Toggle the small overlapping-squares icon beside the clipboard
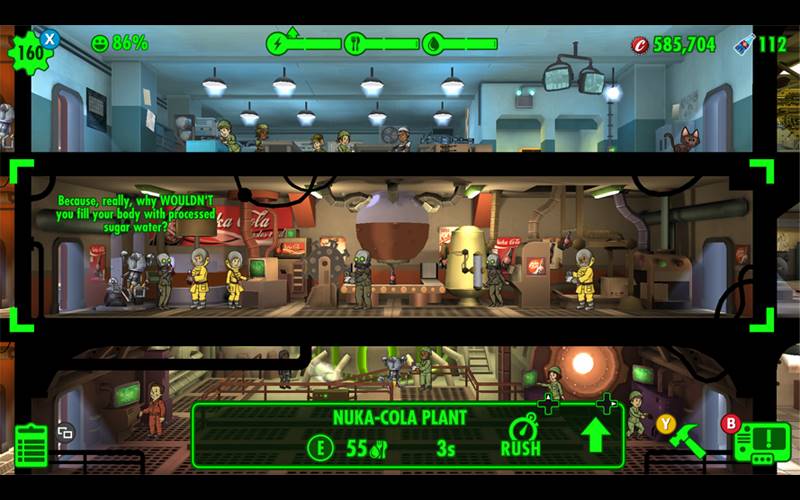 (x=66, y=433)
